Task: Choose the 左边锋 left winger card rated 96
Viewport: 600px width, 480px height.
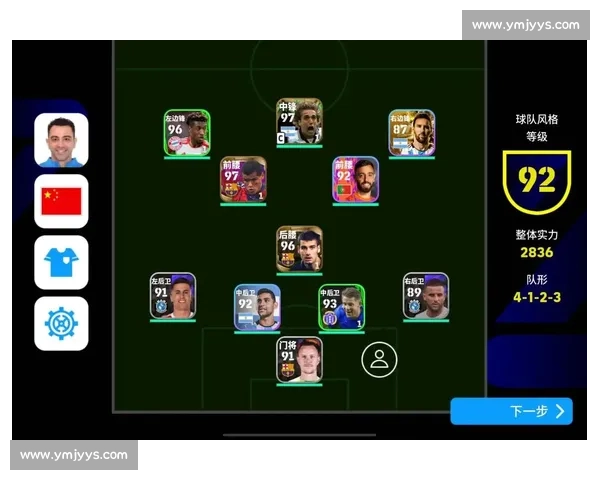Action: (x=187, y=133)
